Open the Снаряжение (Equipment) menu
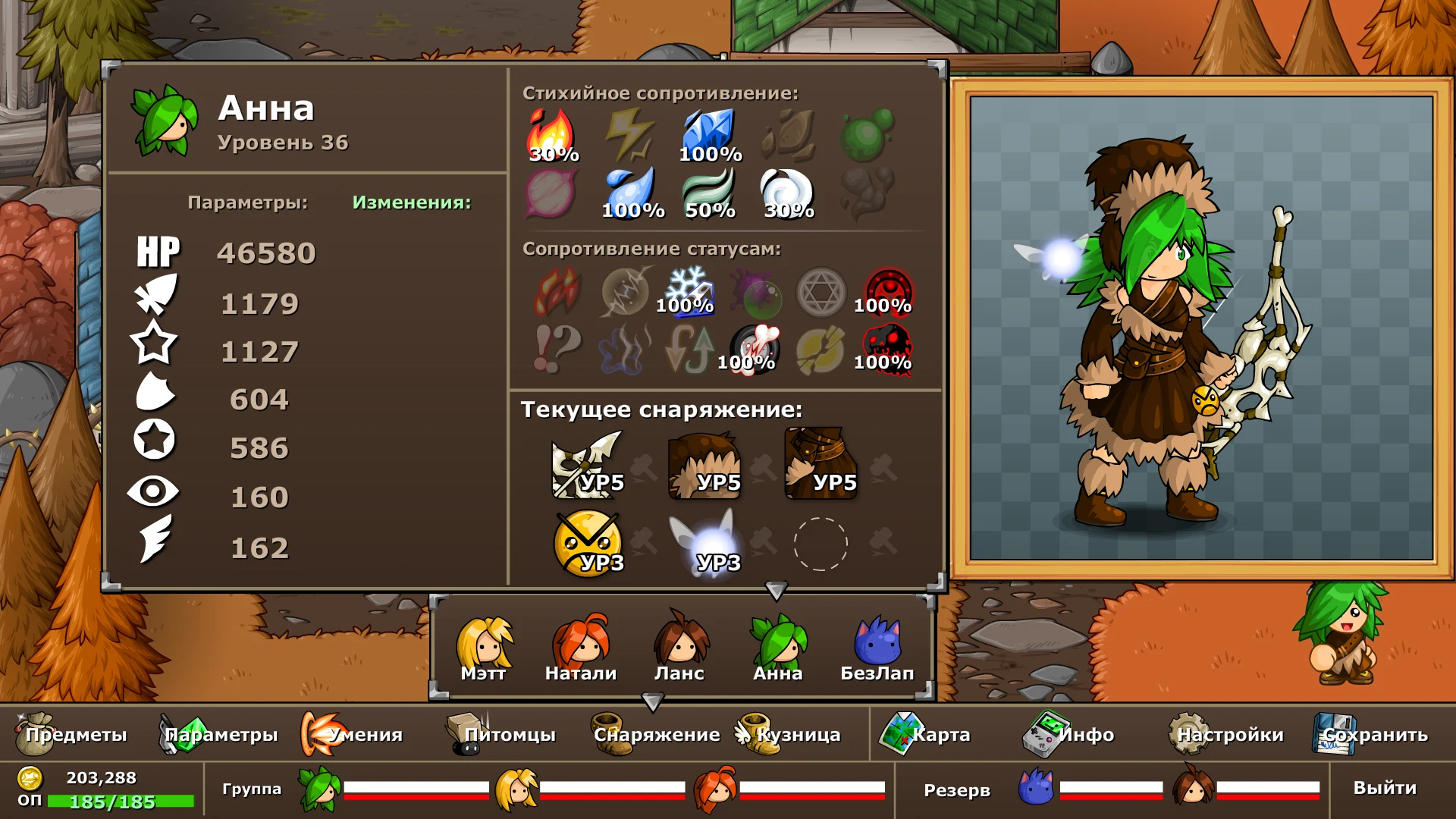Image resolution: width=1456 pixels, height=819 pixels. 655,734
